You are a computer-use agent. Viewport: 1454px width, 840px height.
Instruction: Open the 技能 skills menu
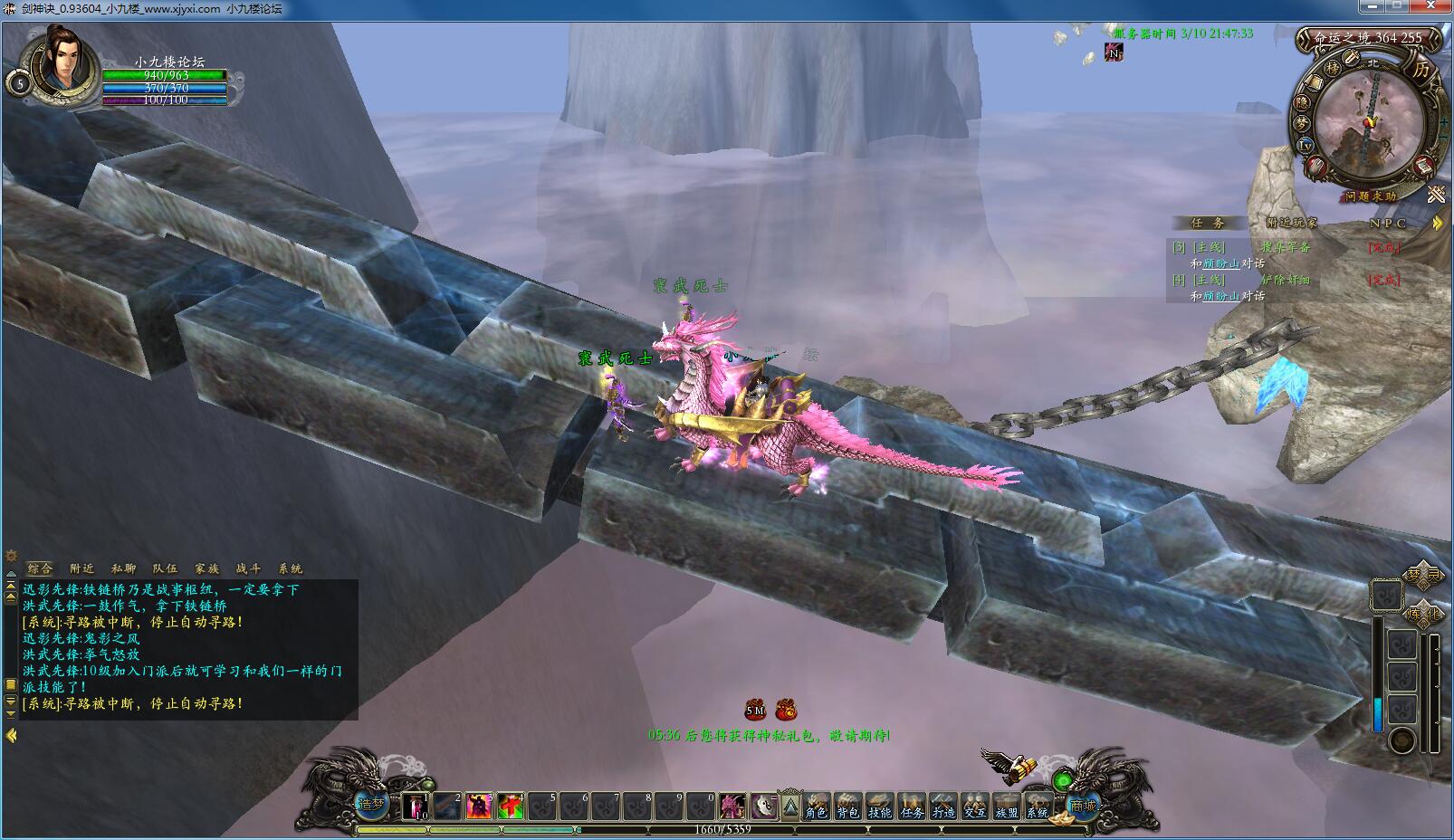tap(880, 806)
